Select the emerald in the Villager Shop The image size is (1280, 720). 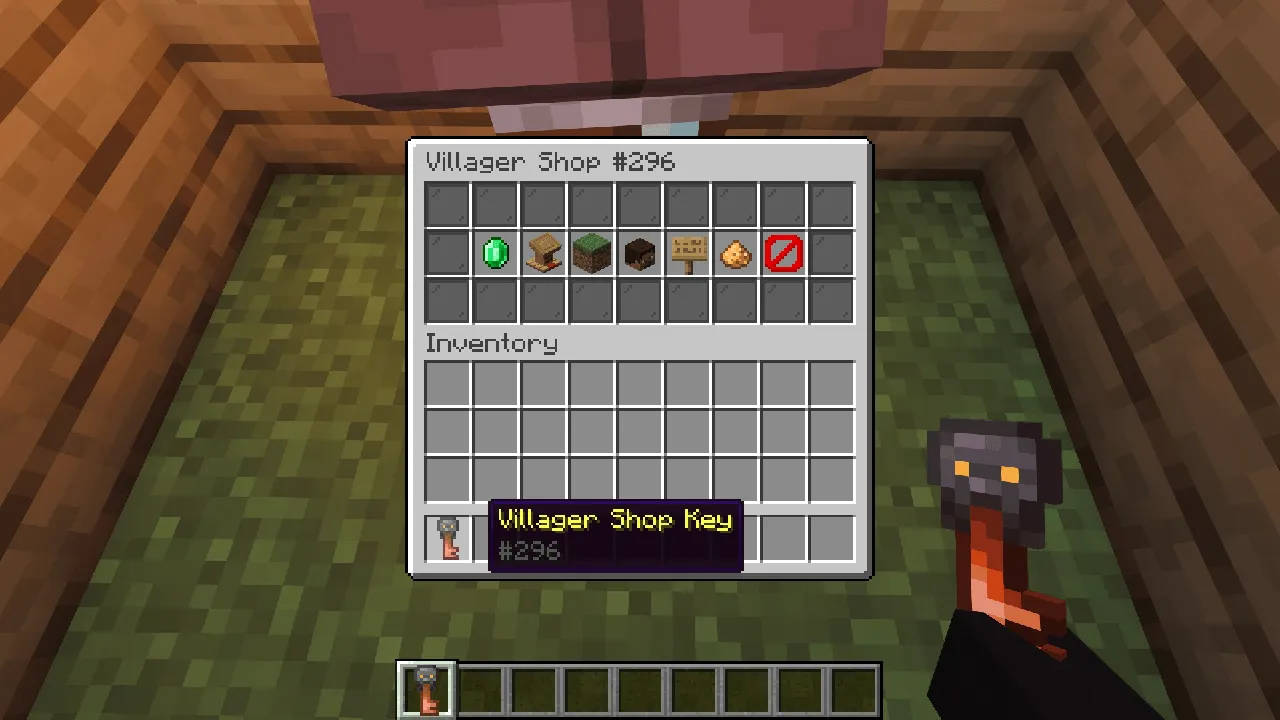pyautogui.click(x=495, y=253)
